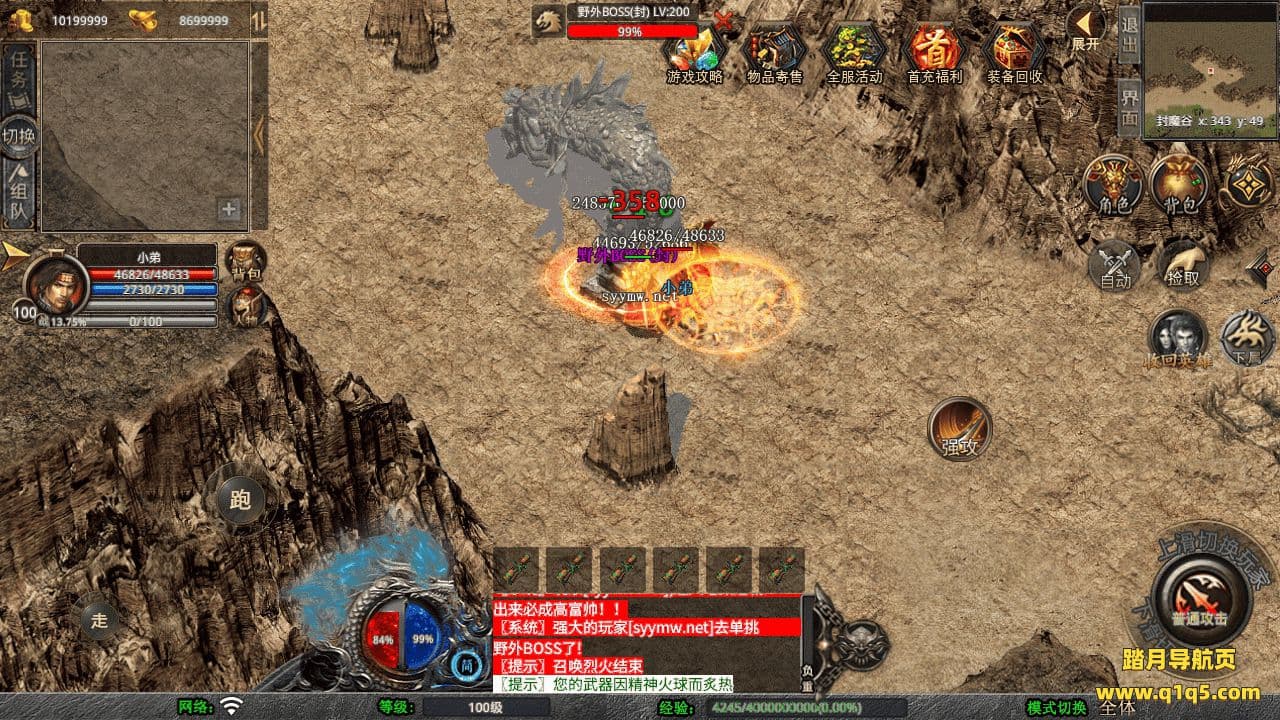The image size is (1280, 720).
Task: Tap the 普通攻击 normal attack button
Action: (1199, 598)
